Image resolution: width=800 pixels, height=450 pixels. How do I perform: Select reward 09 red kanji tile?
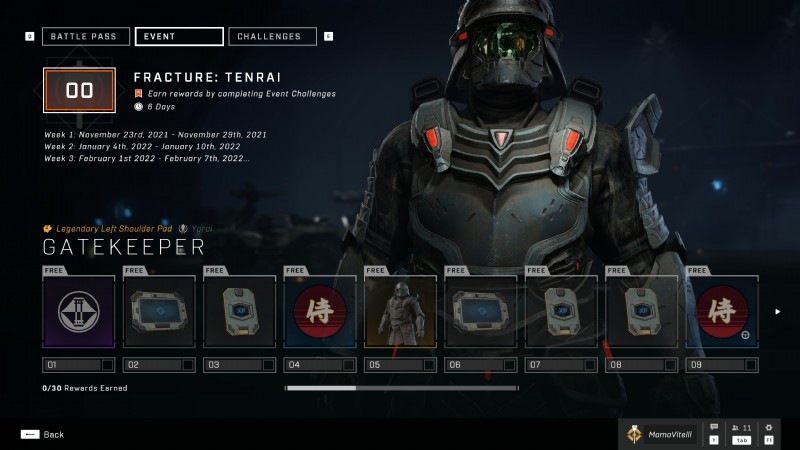tap(722, 311)
